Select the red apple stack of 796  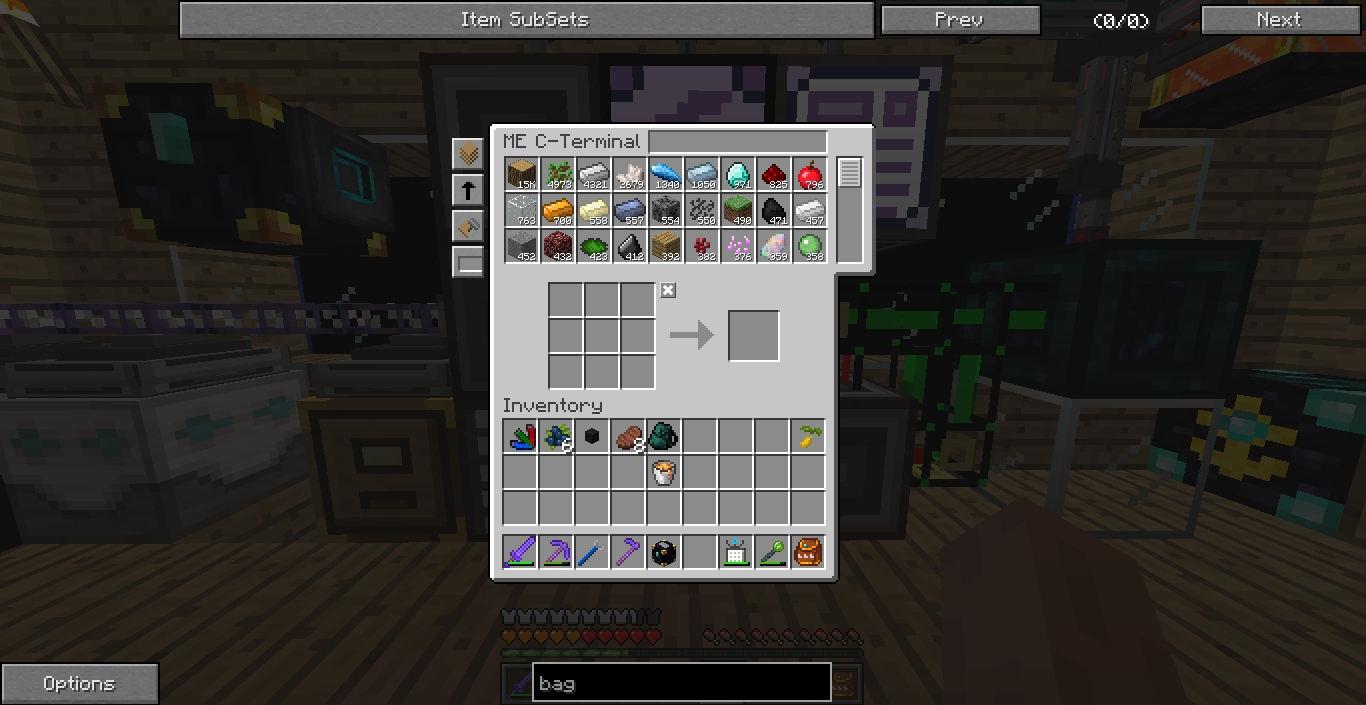(809, 175)
